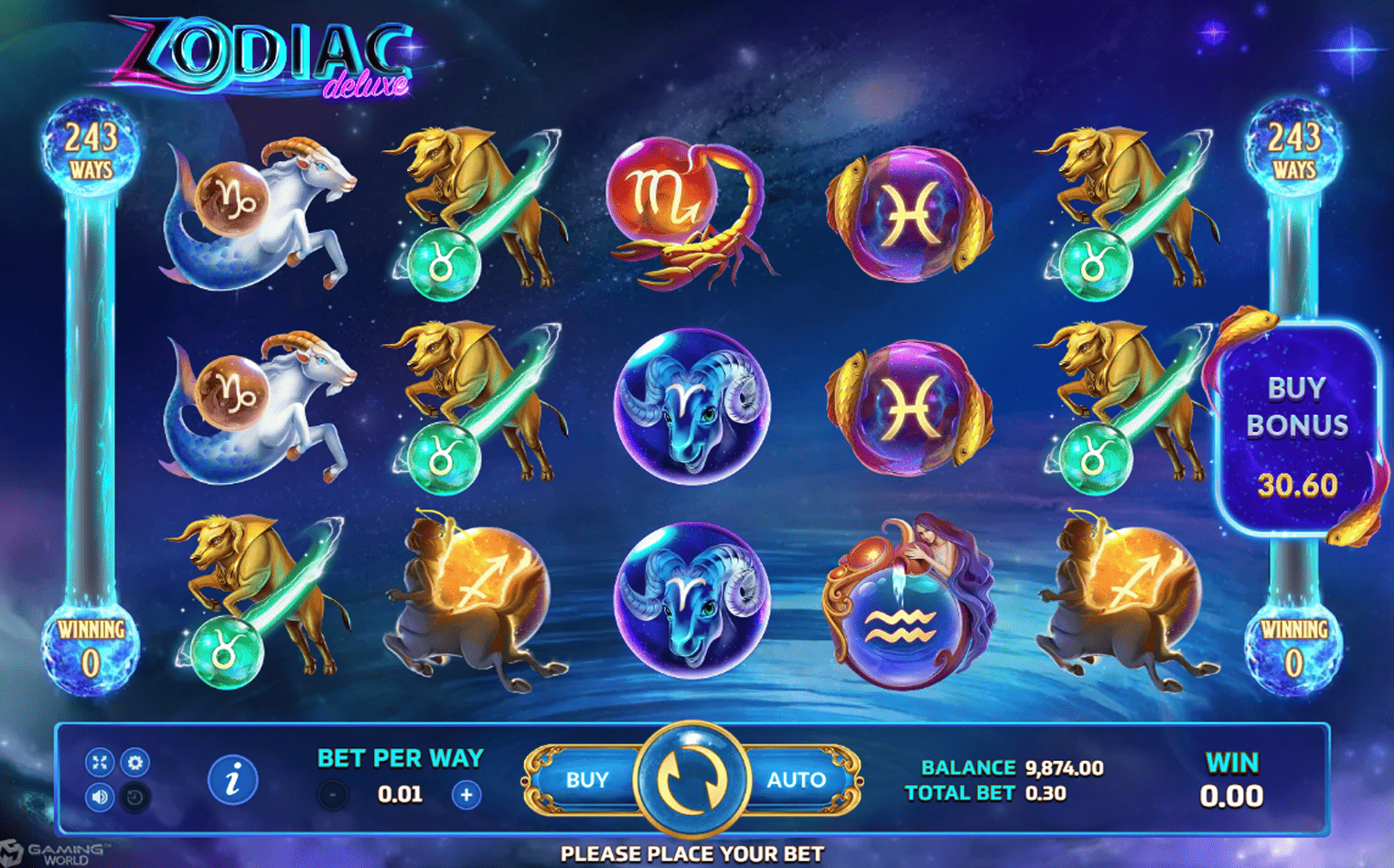Open the BUY menu

(x=588, y=779)
